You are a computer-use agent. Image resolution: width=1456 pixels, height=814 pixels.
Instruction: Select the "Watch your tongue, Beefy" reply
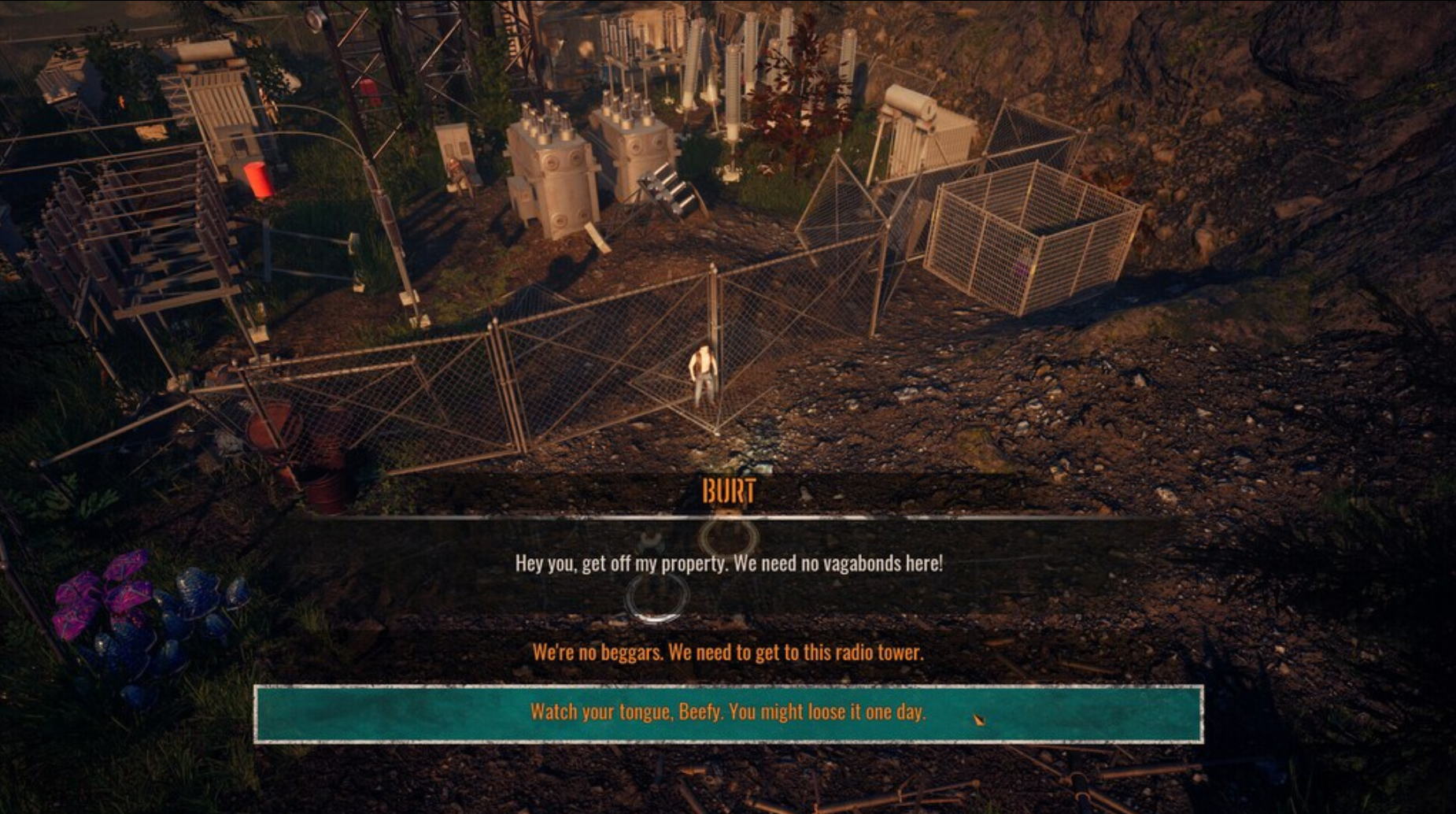728,712
